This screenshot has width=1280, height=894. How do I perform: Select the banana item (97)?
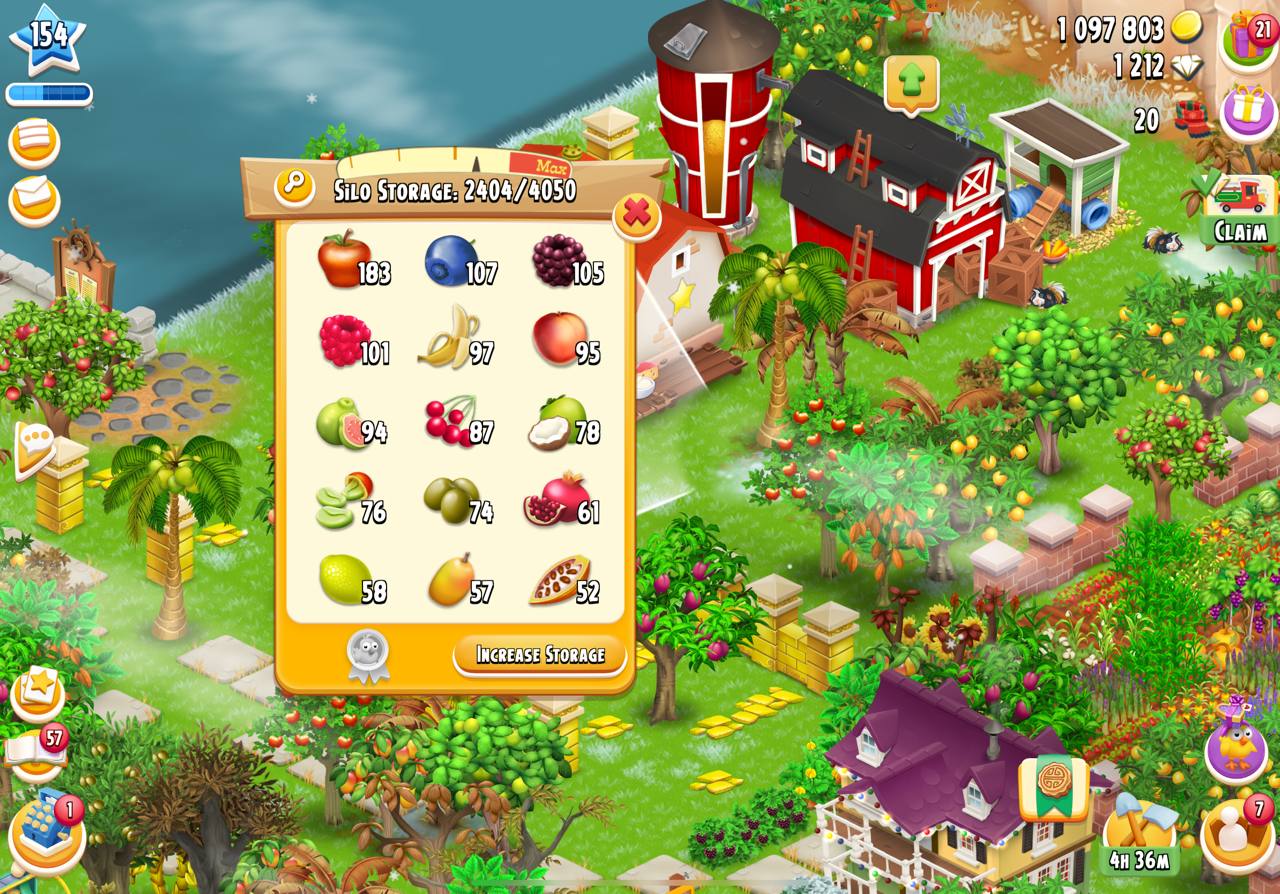tap(449, 338)
